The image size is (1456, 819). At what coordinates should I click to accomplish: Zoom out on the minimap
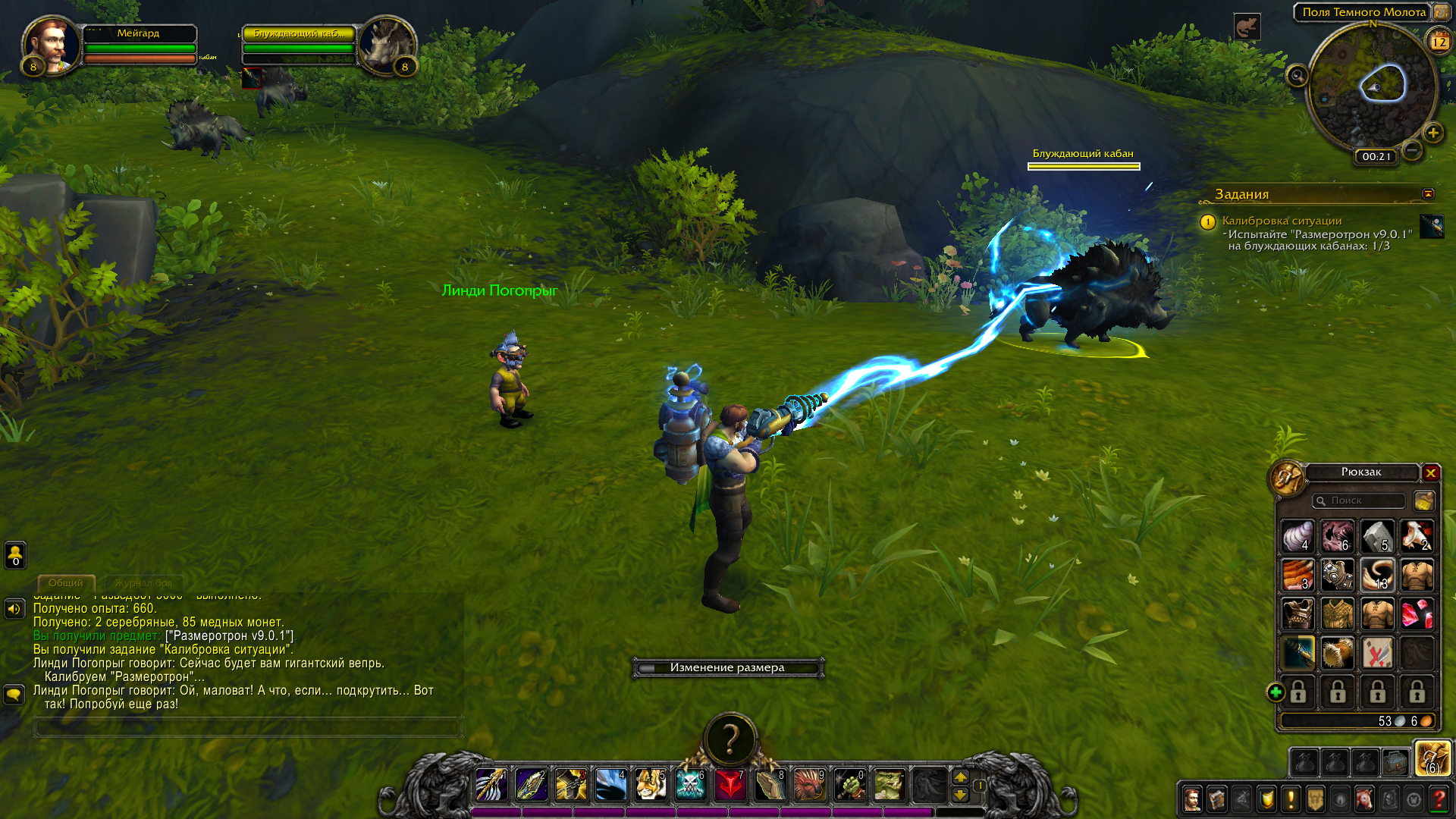tap(1411, 150)
